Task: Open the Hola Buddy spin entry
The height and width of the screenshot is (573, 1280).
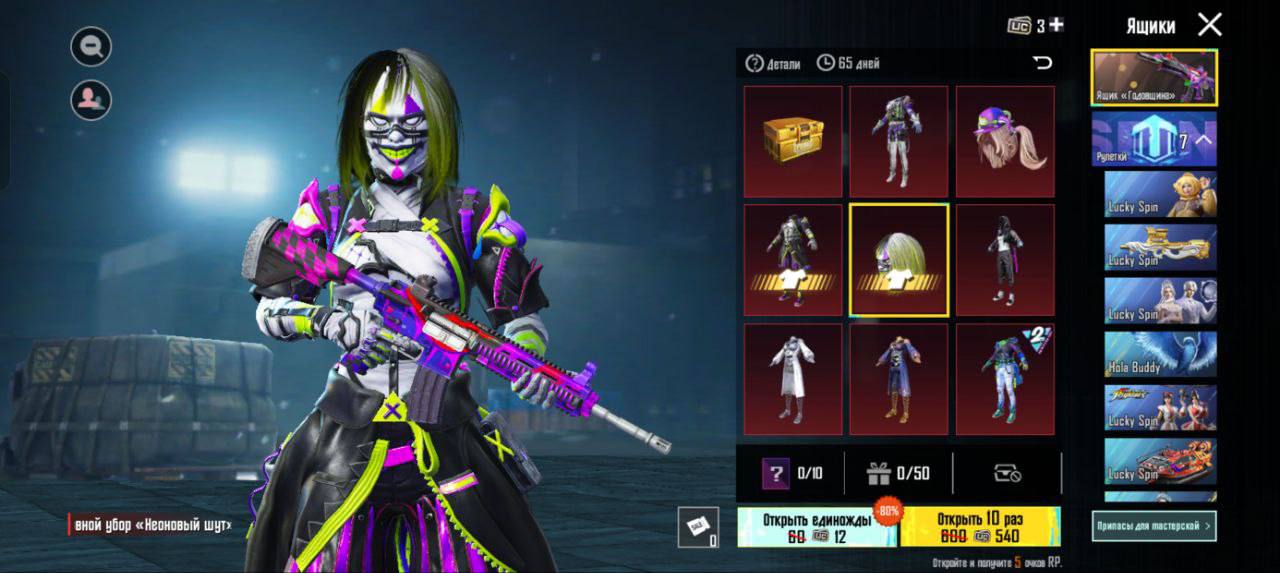Action: click(x=1160, y=354)
